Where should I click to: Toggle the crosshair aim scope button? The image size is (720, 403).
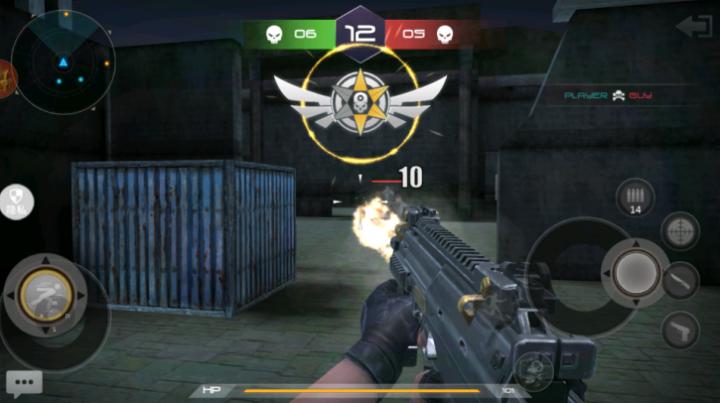680,231
